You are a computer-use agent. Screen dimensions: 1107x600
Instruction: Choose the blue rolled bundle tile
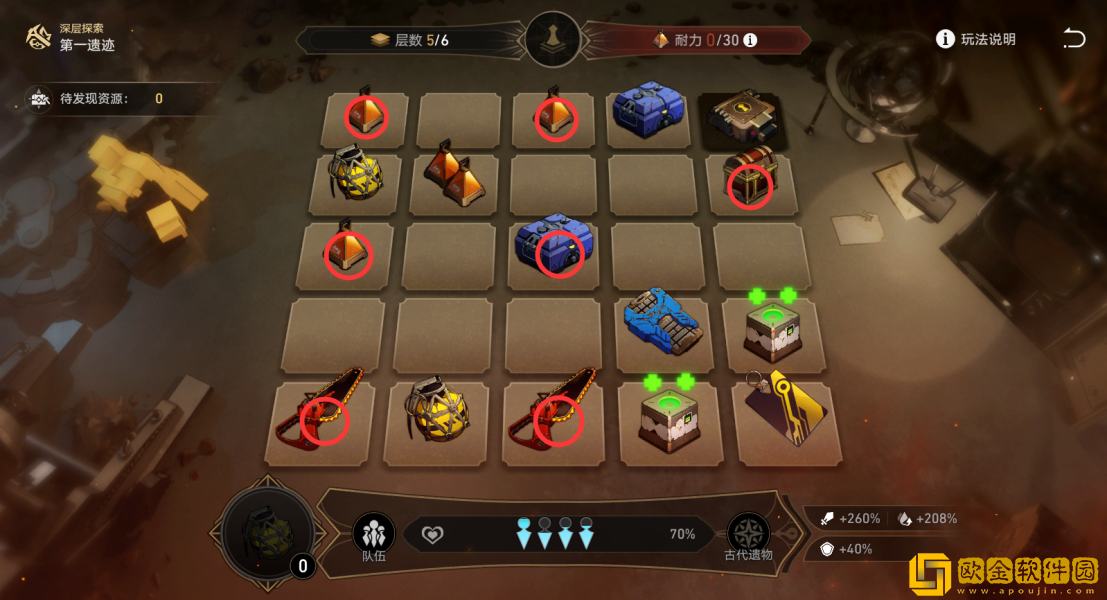660,320
